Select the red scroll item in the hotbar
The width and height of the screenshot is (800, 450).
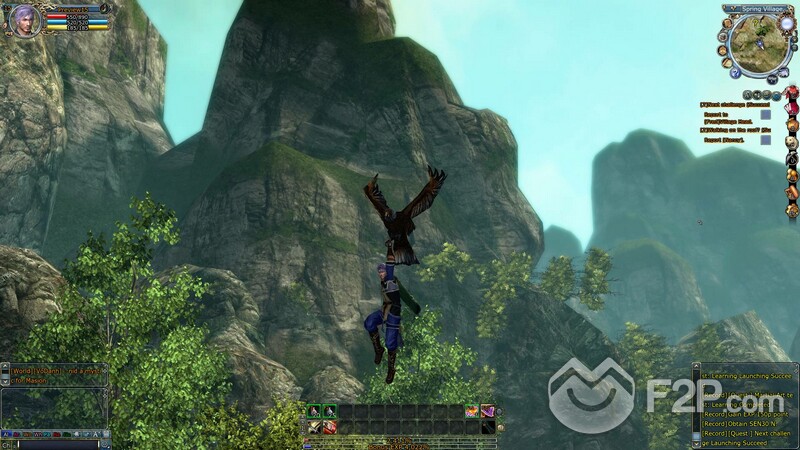click(x=329, y=427)
